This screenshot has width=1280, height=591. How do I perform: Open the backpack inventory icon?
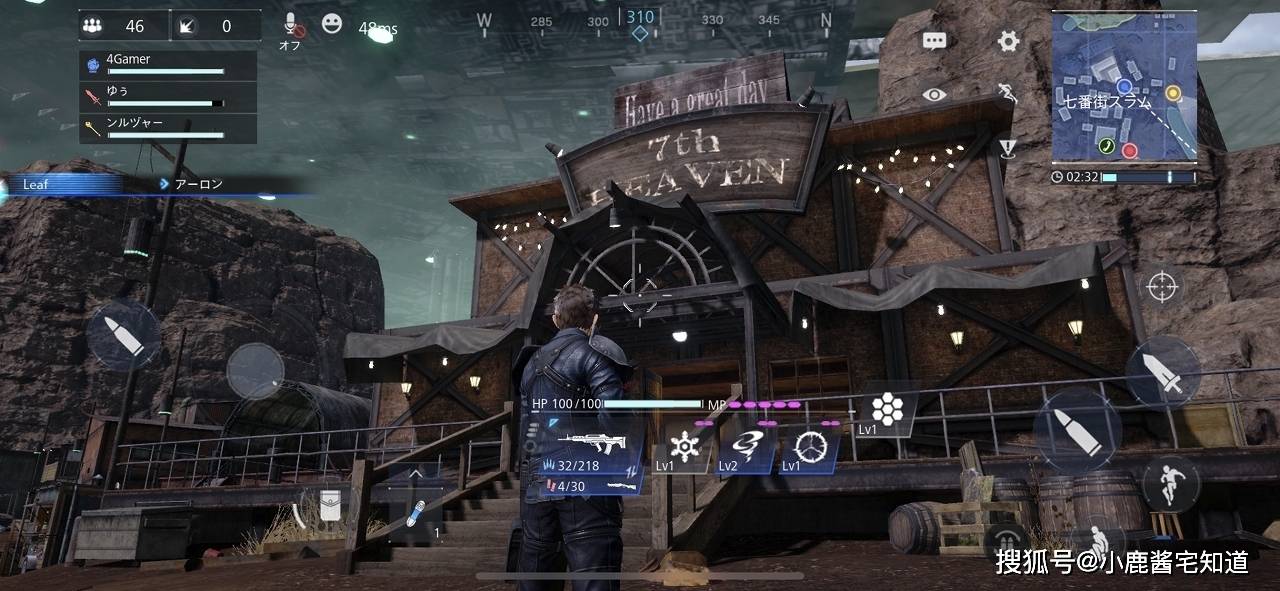click(328, 508)
